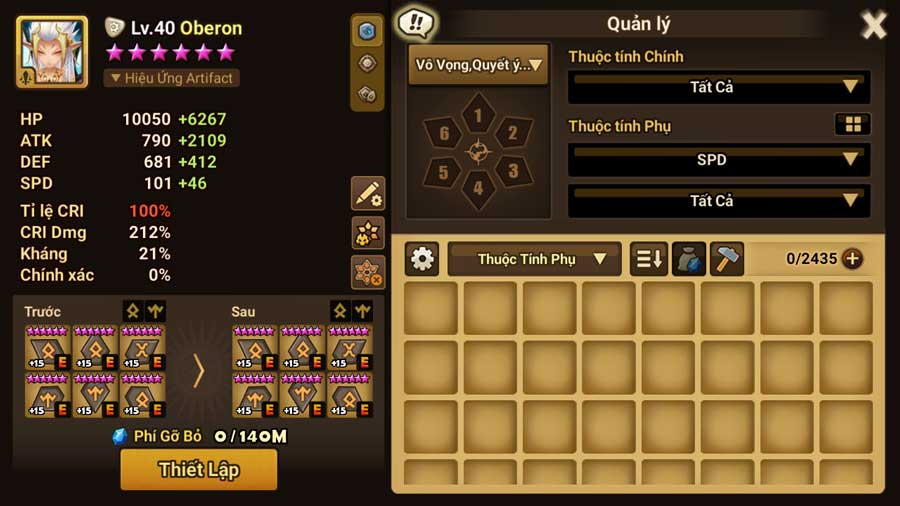The width and height of the screenshot is (900, 506).
Task: Open the gear settings button
Action: point(422,259)
